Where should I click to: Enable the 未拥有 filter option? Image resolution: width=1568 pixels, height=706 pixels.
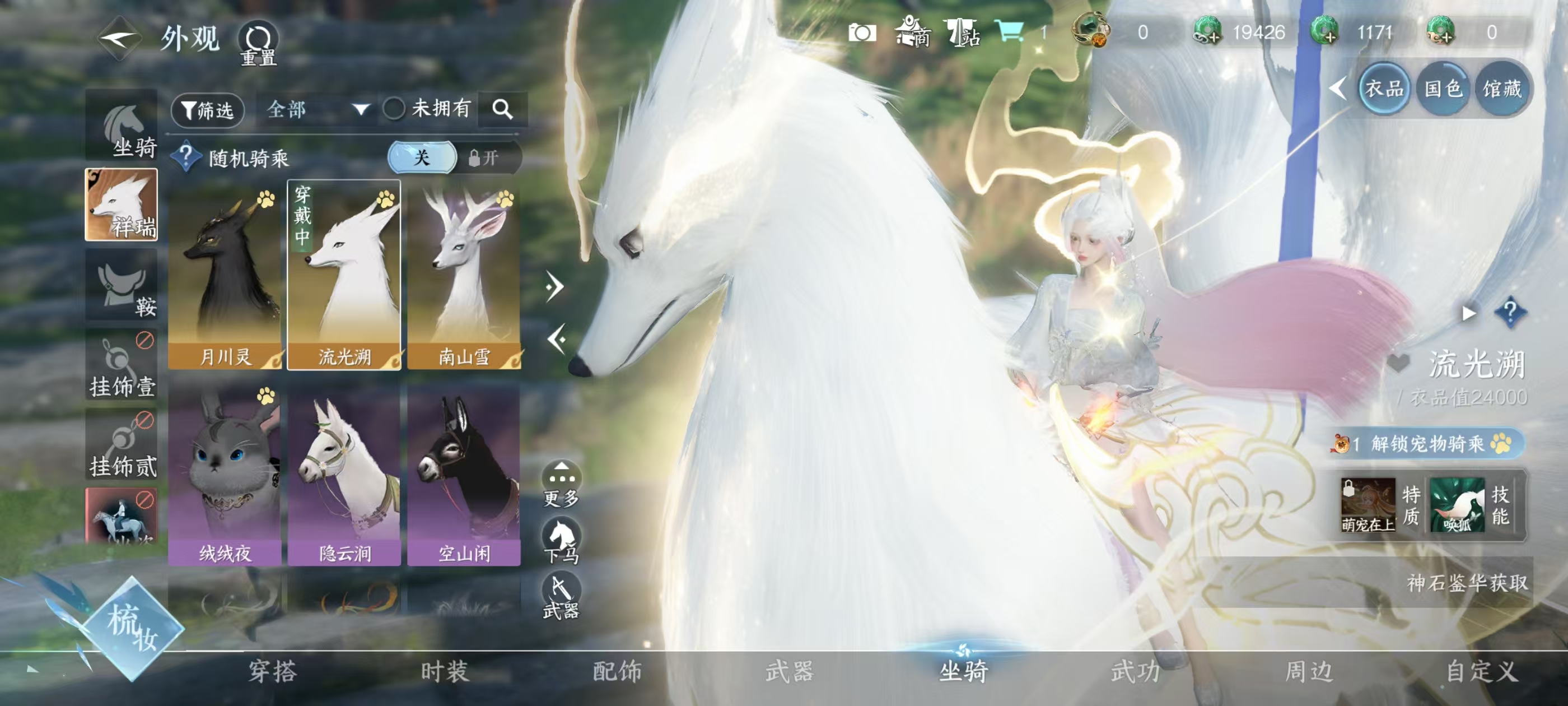click(x=396, y=110)
